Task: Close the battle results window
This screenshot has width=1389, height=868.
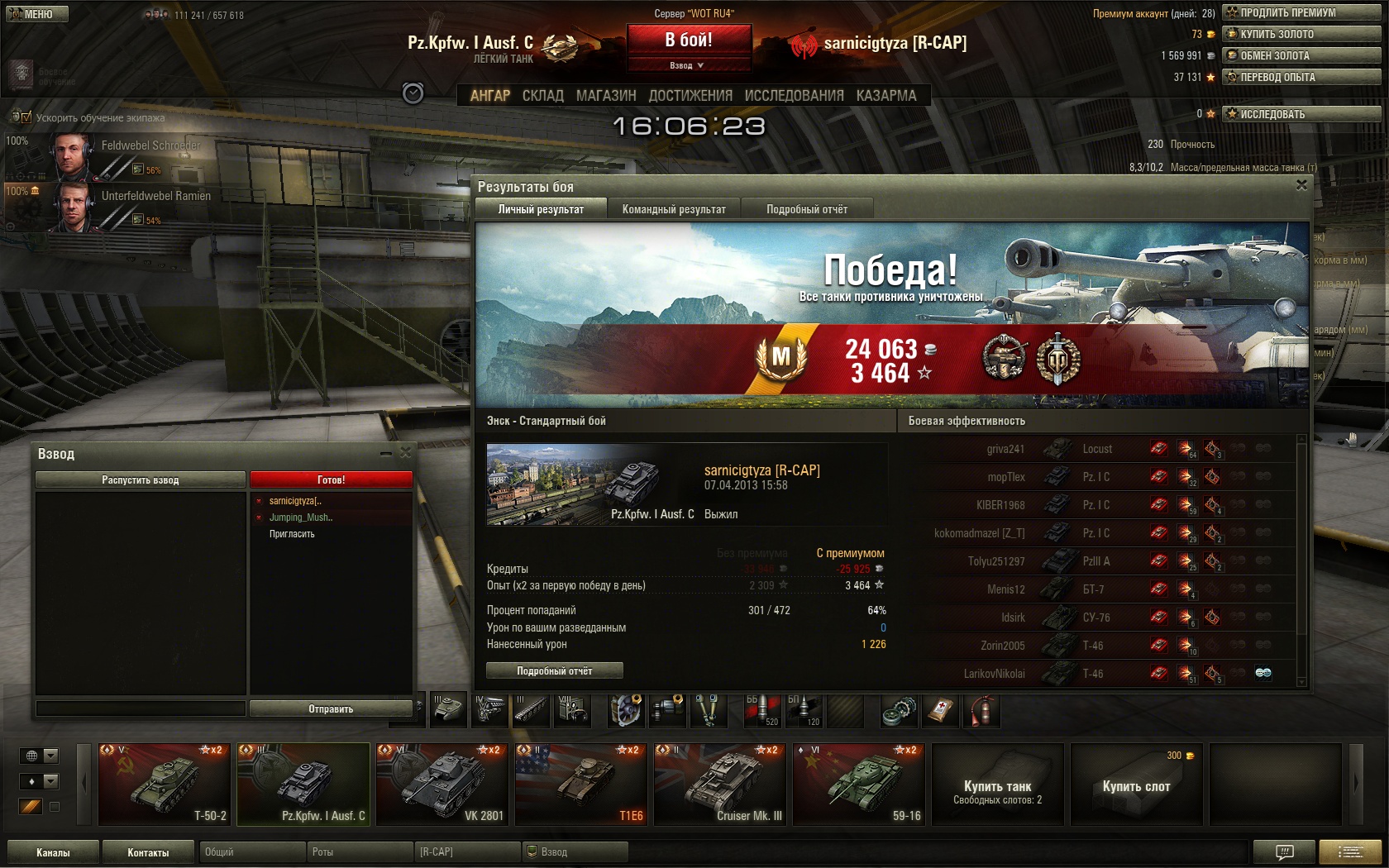Action: coord(1301,185)
